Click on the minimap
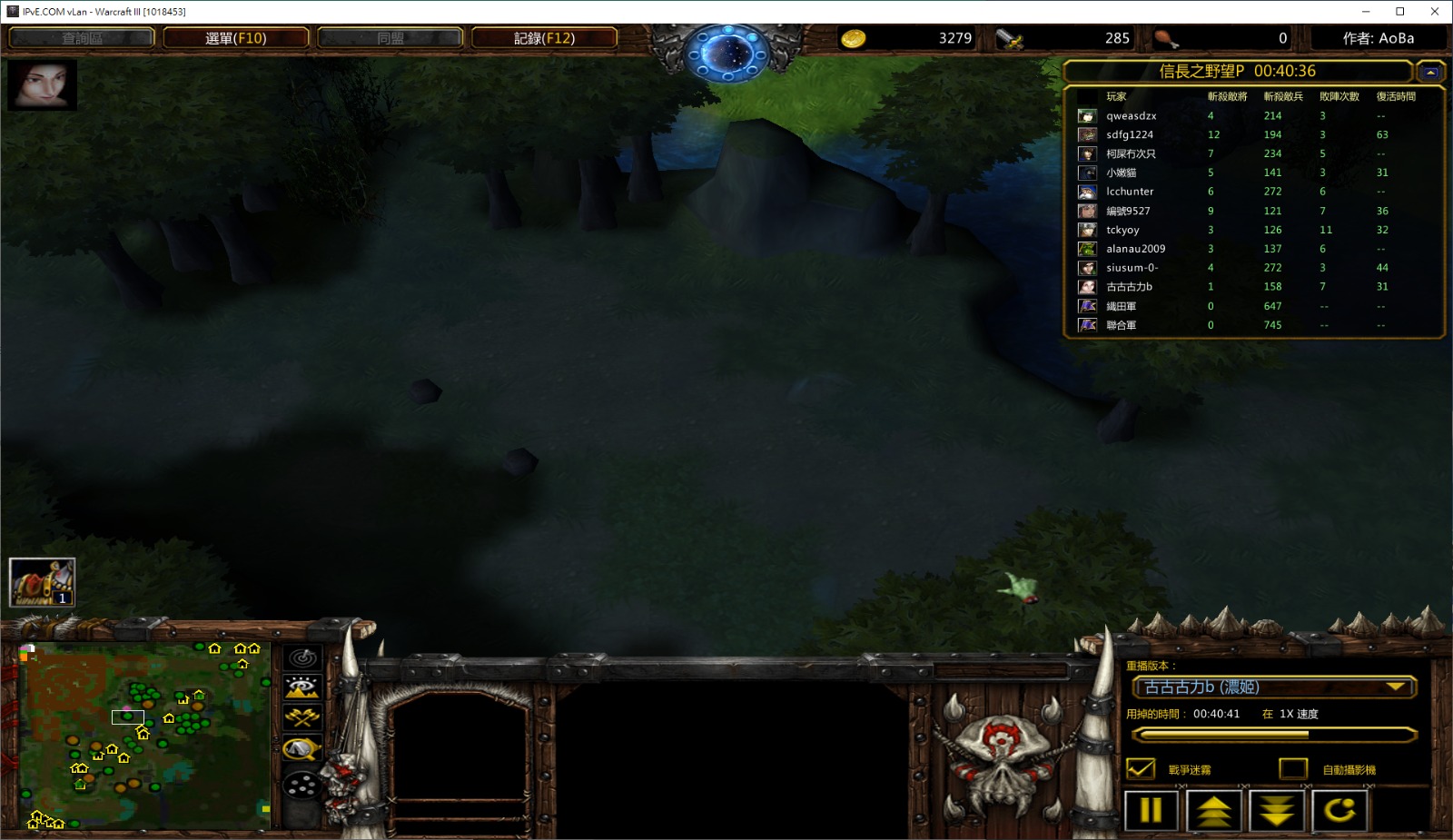1453x840 pixels. click(x=145, y=736)
